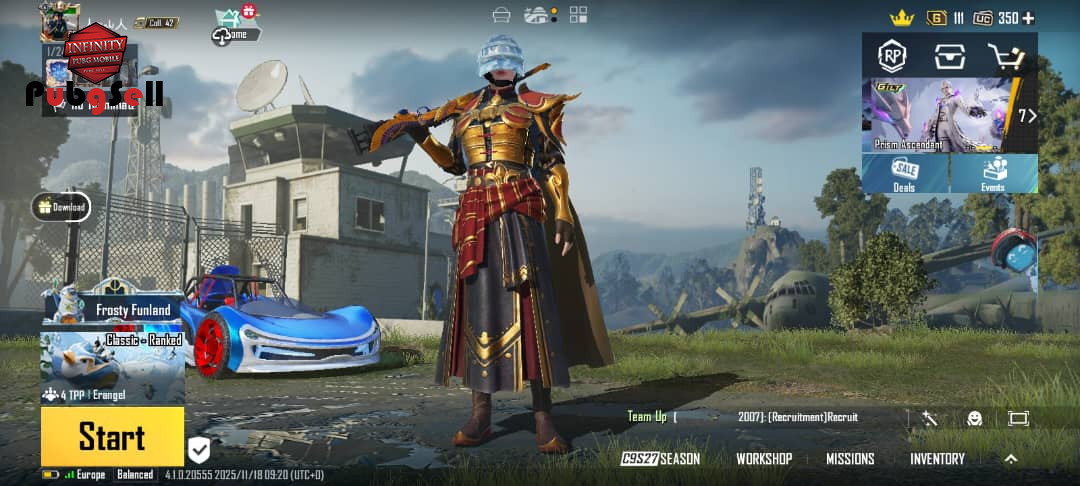The image size is (1080, 486).
Task: Go to the Workshop menu
Action: tap(764, 459)
